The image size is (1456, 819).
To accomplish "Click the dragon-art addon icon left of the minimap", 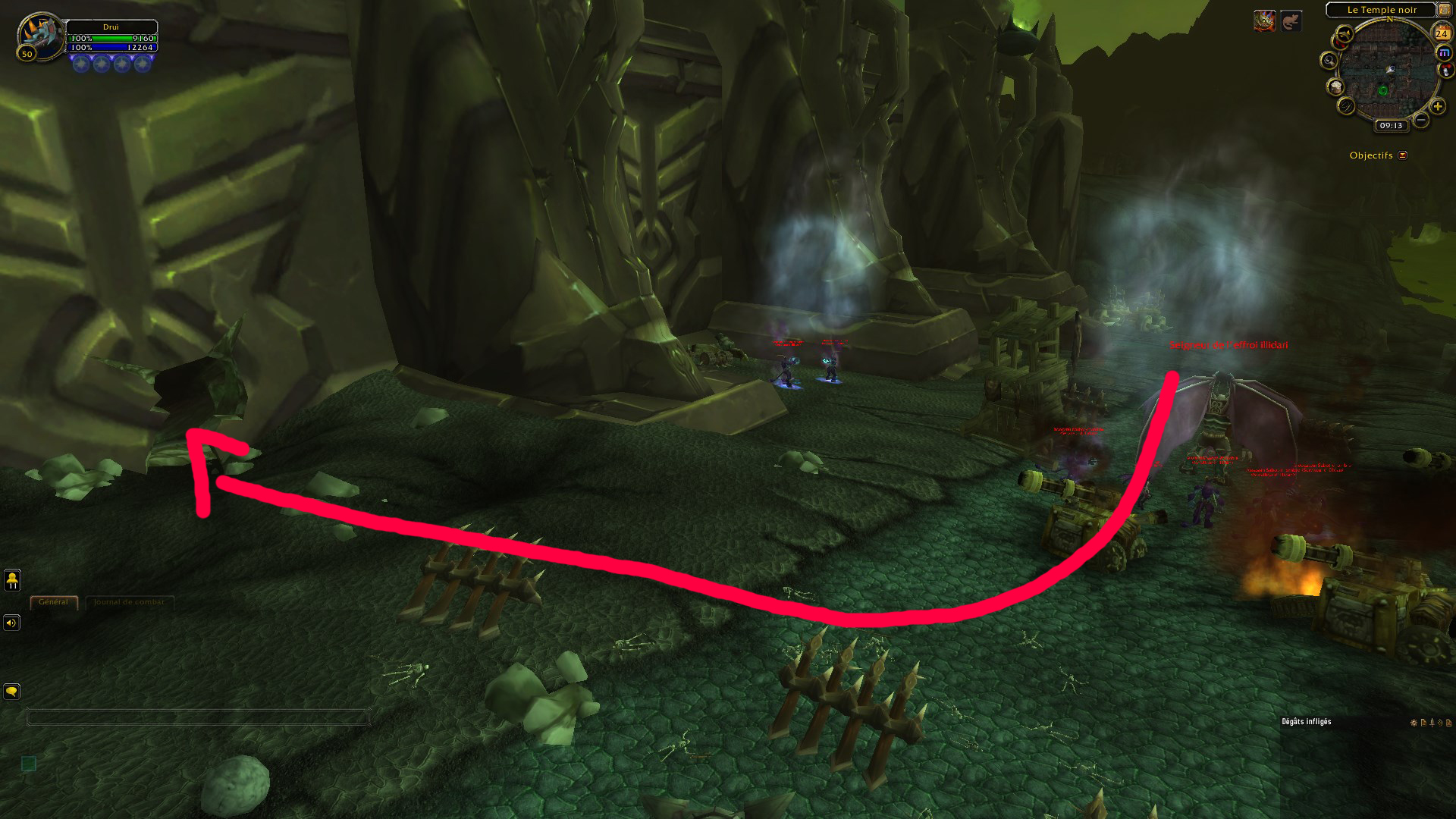I will [x=1265, y=21].
